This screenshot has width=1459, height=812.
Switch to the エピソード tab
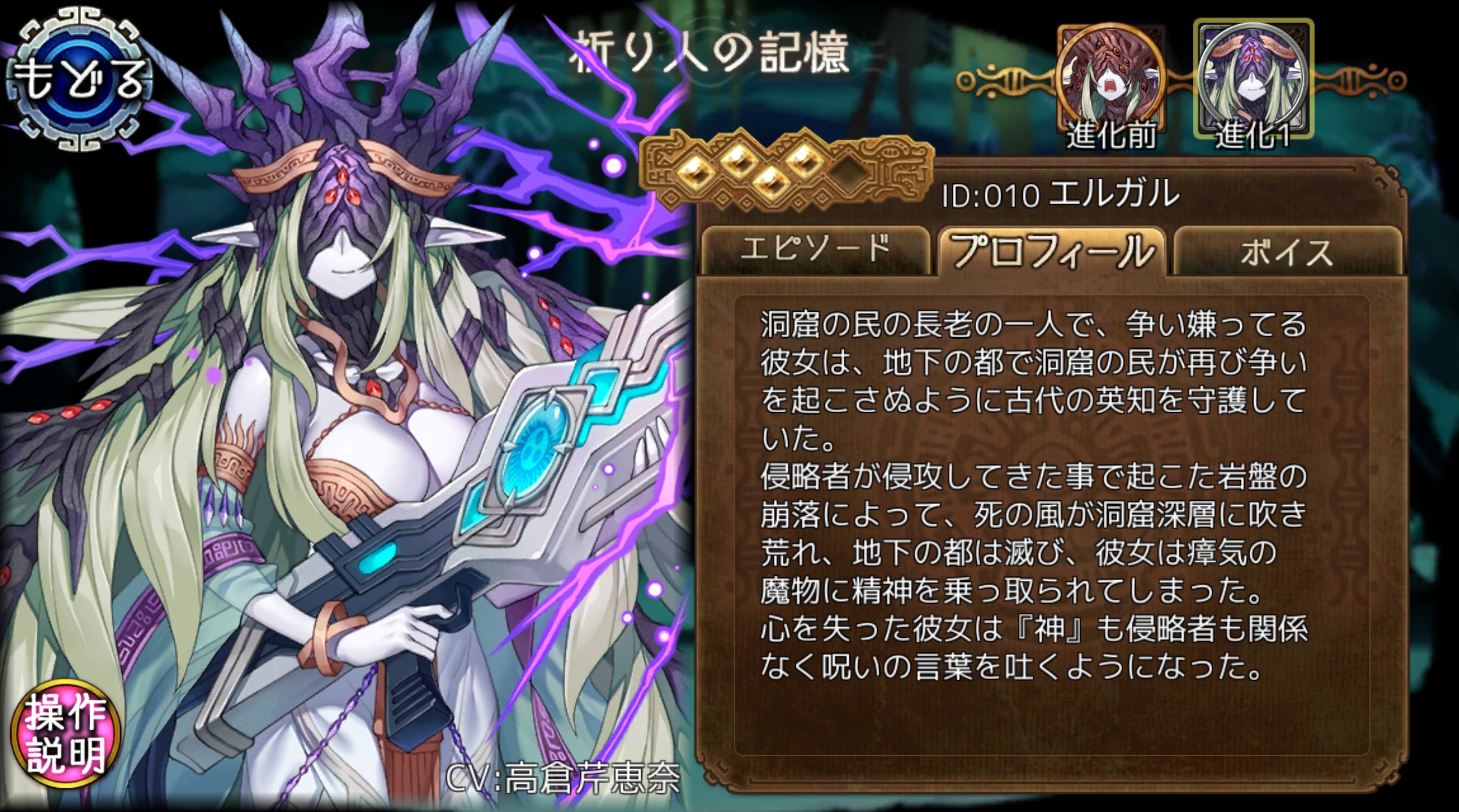(814, 250)
